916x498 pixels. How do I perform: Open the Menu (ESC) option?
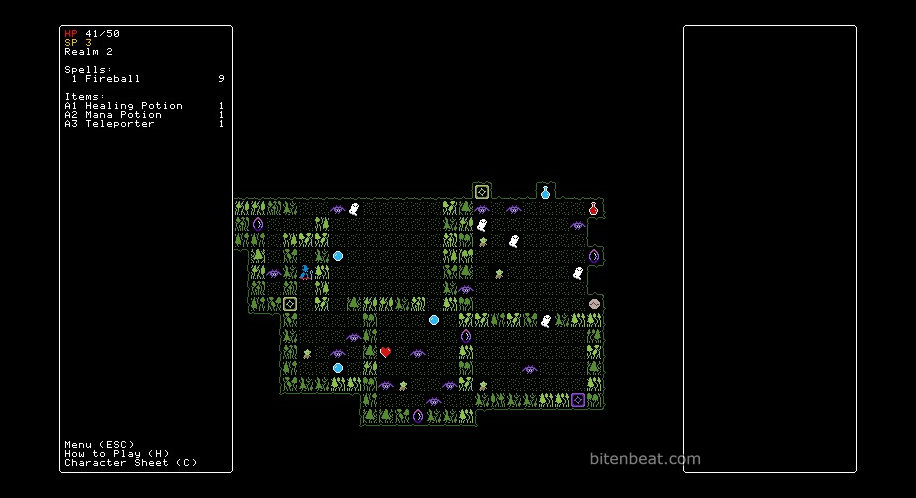pos(99,444)
